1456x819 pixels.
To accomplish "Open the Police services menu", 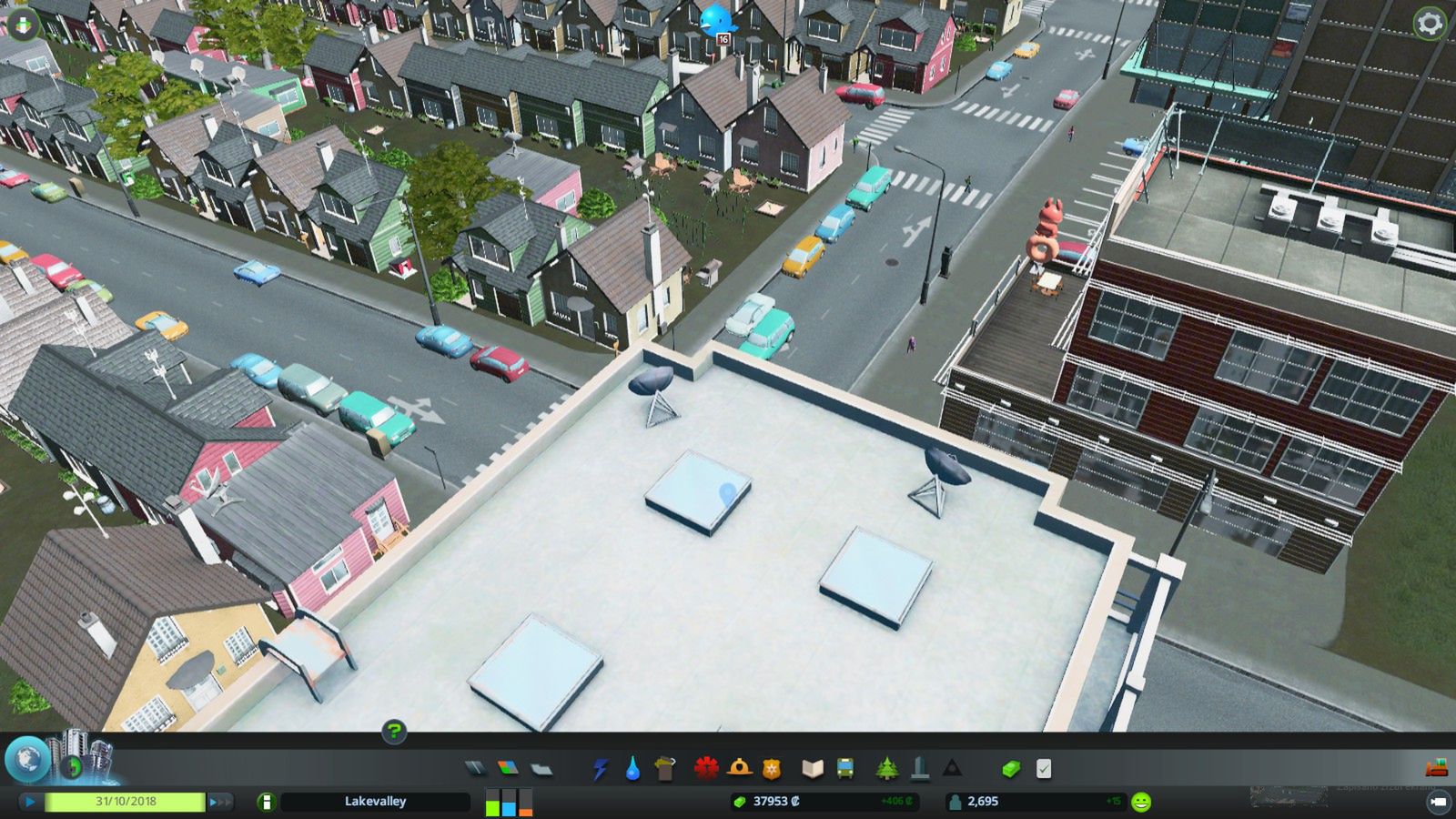I will (x=773, y=769).
